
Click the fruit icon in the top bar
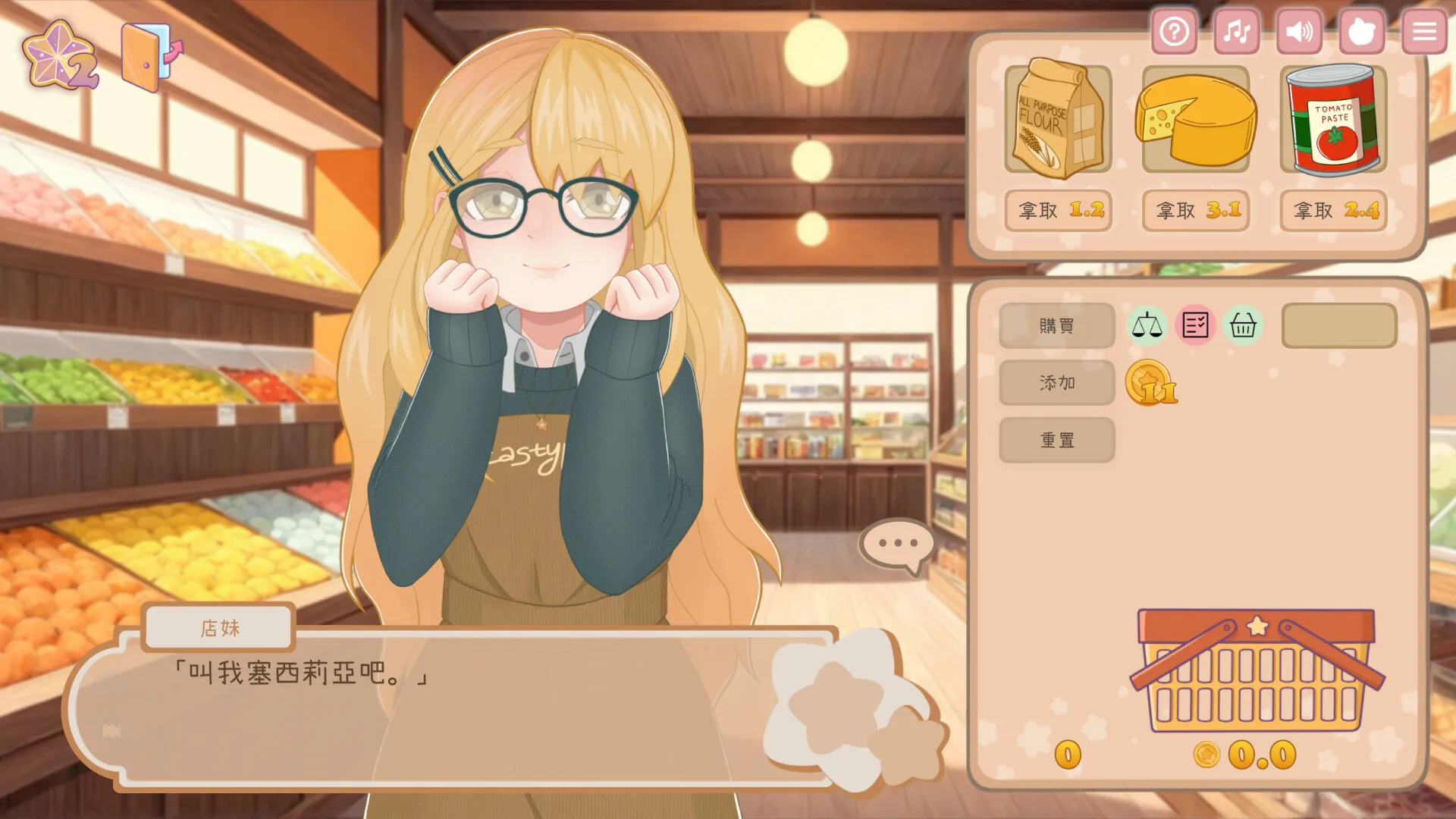pyautogui.click(x=1362, y=32)
